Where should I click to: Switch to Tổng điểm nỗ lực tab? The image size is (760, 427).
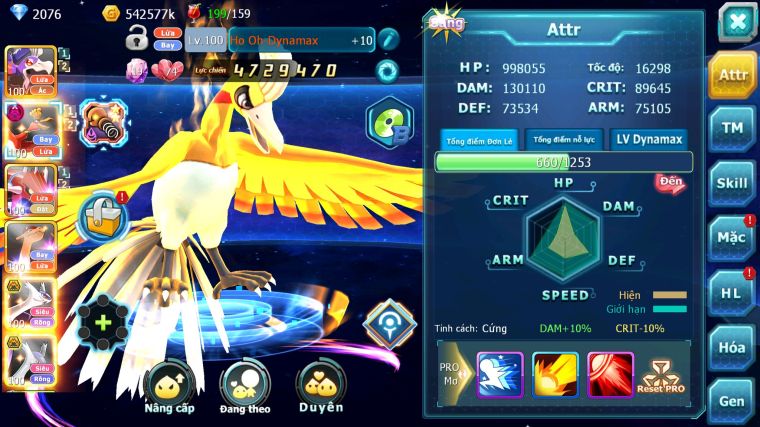point(564,140)
